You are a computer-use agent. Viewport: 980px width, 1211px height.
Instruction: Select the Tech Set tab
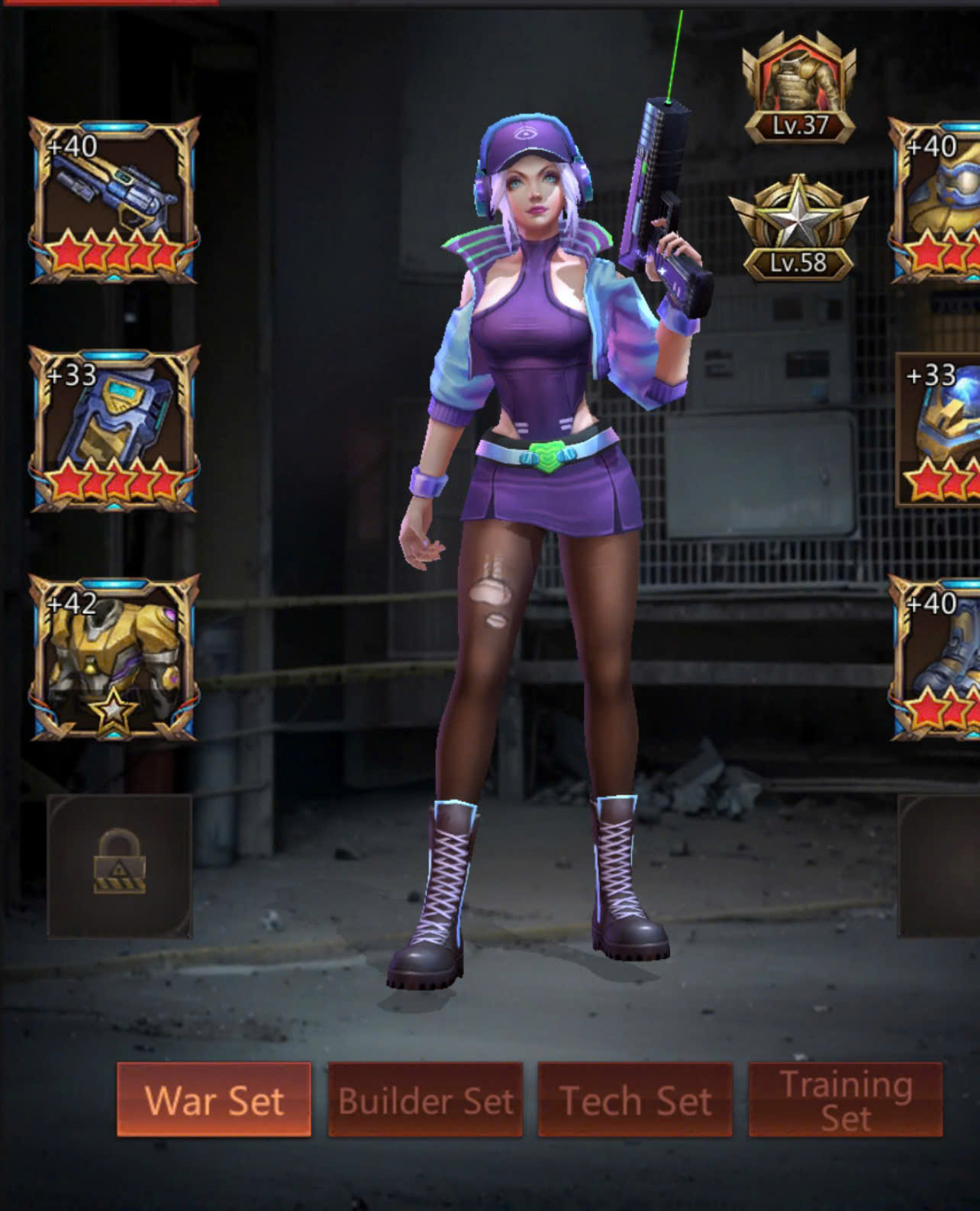(x=635, y=1100)
